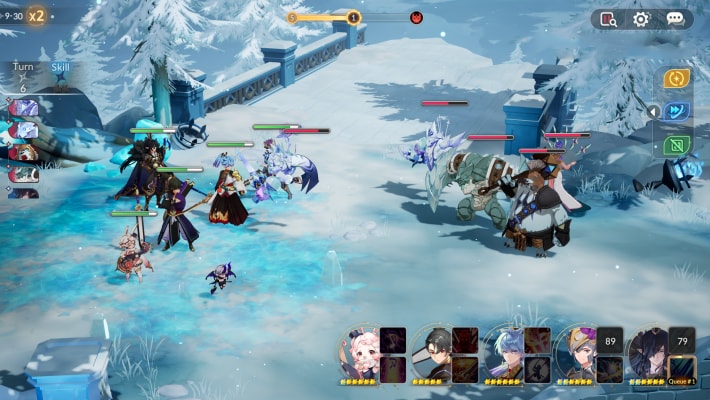Toggle the green crossed-out skill button
This screenshot has height=400, width=710.
[x=677, y=146]
